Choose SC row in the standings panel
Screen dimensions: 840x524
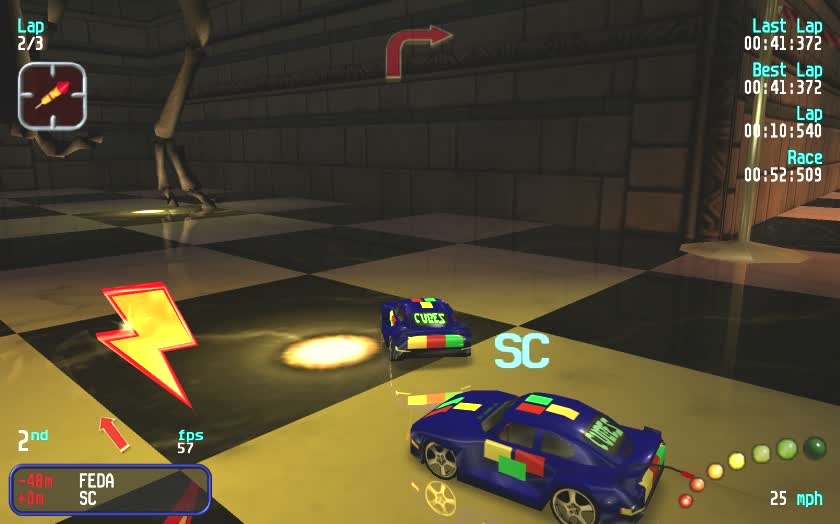[x=110, y=498]
